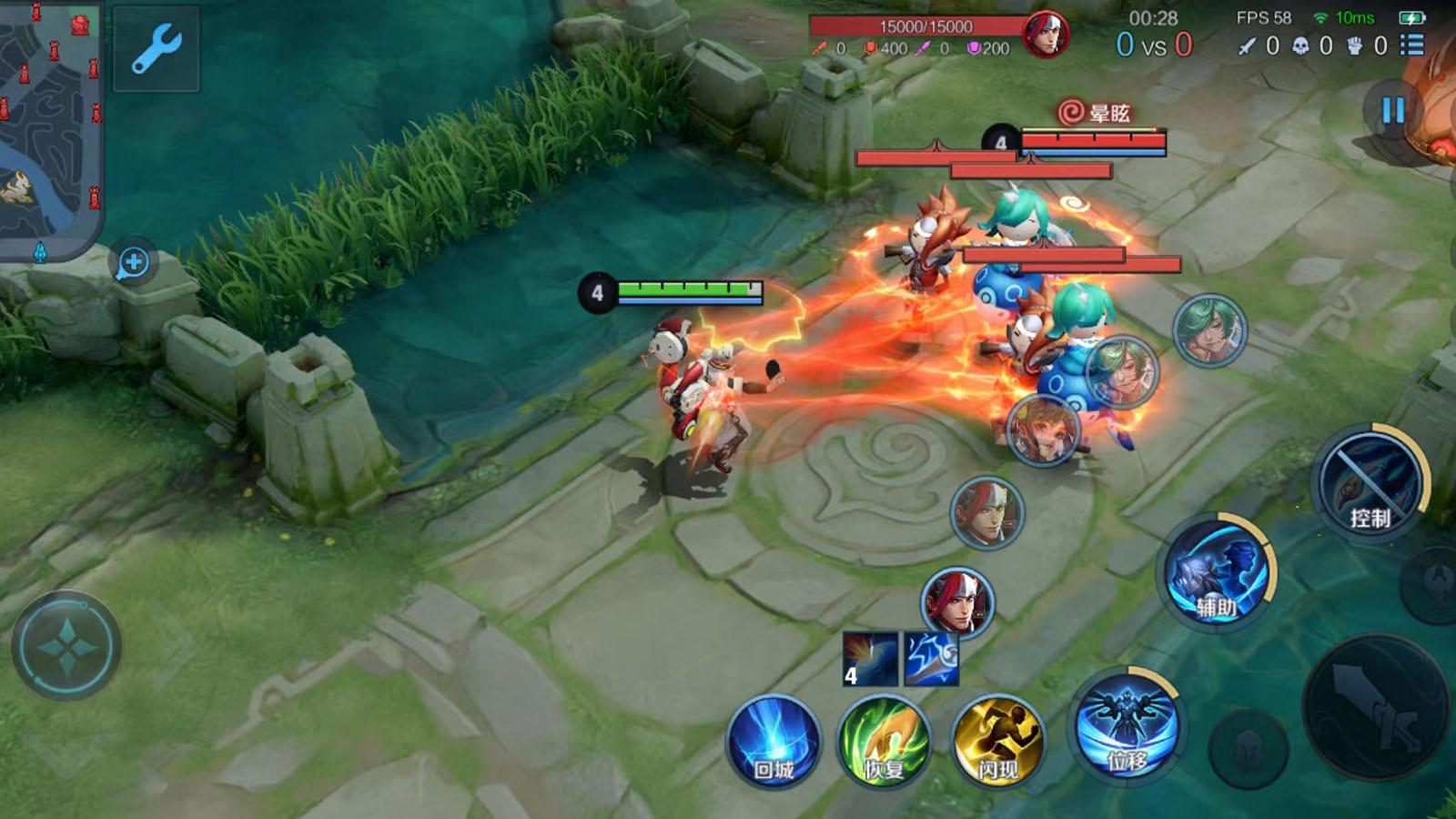Use the 恢复 heal spell
The width and height of the screenshot is (1456, 819).
[x=884, y=743]
